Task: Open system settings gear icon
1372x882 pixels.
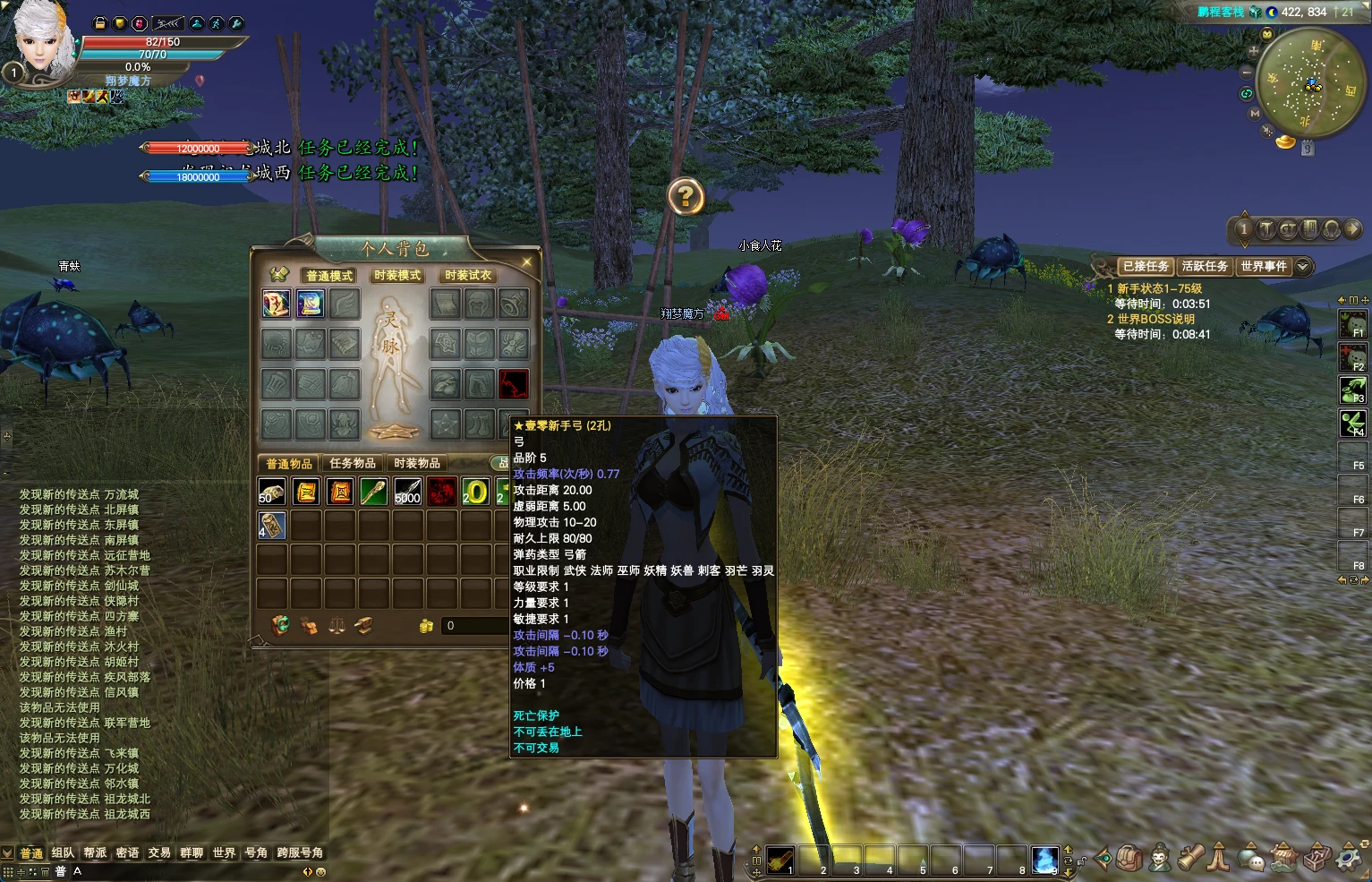Action: tap(1349, 858)
